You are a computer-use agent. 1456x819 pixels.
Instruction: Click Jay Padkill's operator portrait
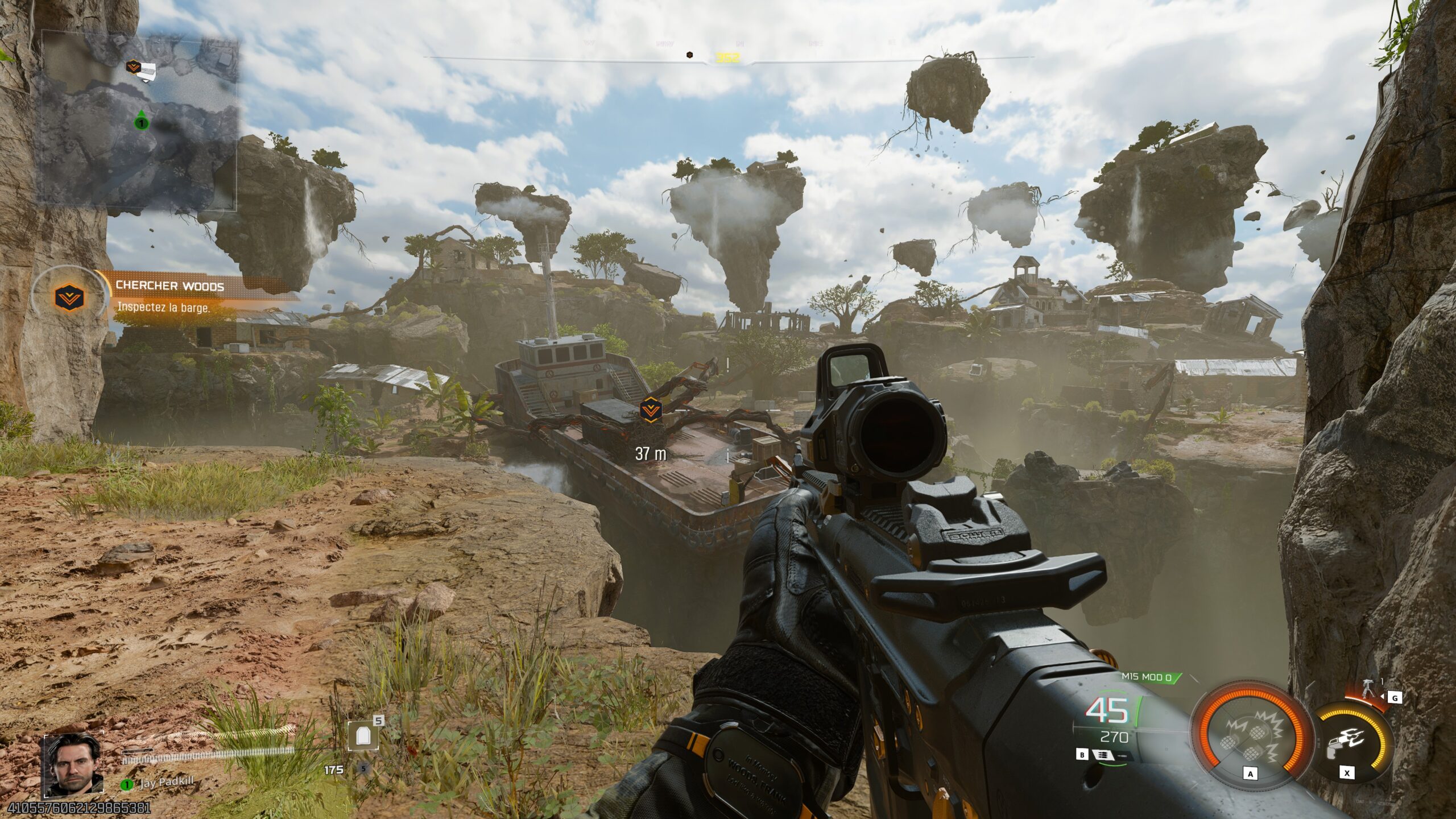pos(73,765)
